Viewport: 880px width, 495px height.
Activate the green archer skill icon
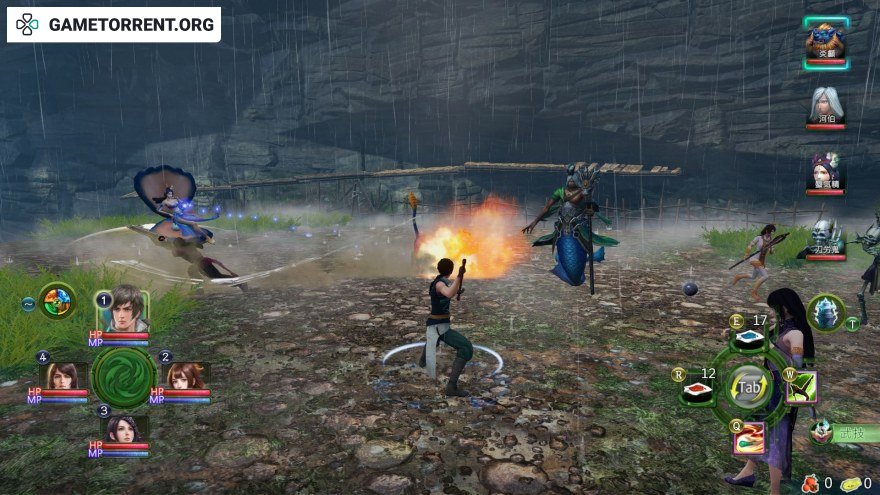click(x=800, y=387)
